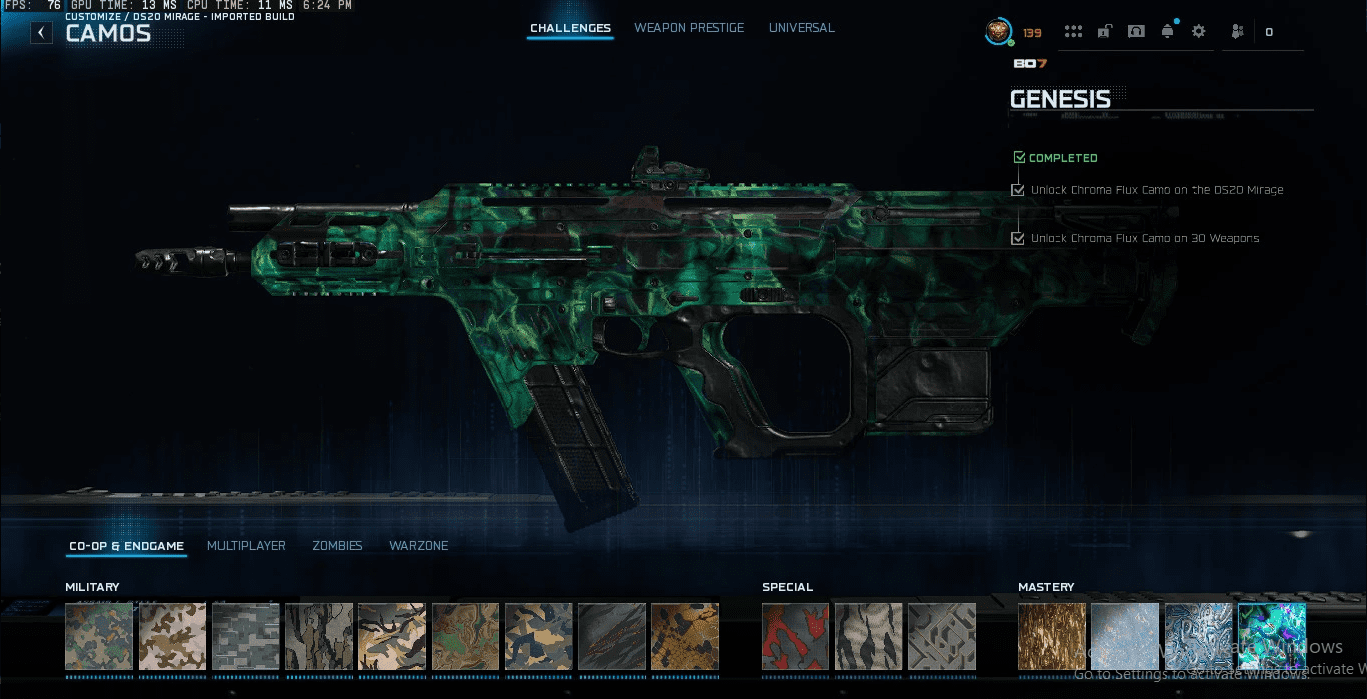Open the Warzone camo category
Screen dimensions: 1367x699
coord(418,546)
